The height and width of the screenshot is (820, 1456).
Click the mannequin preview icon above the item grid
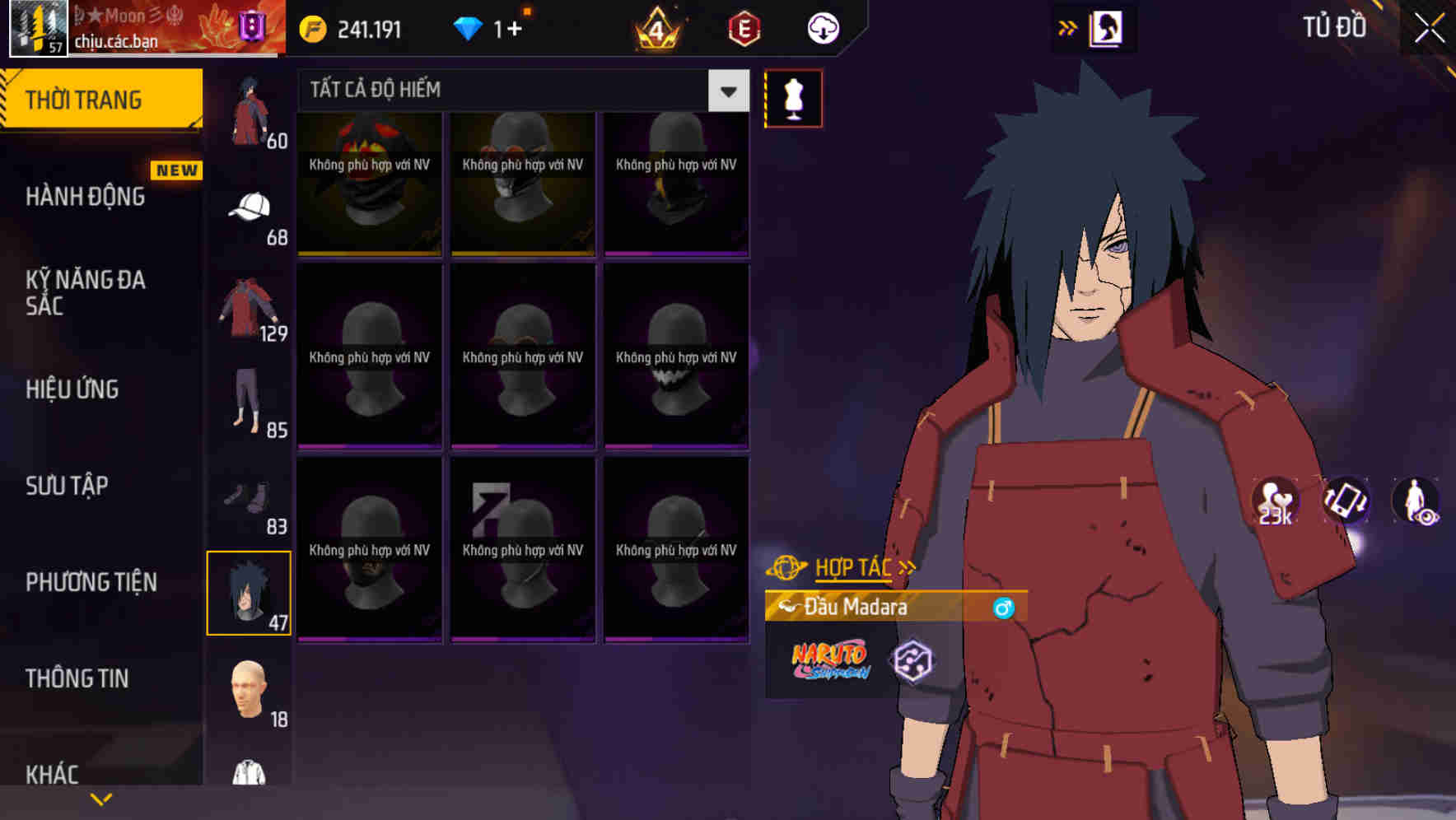coord(793,97)
